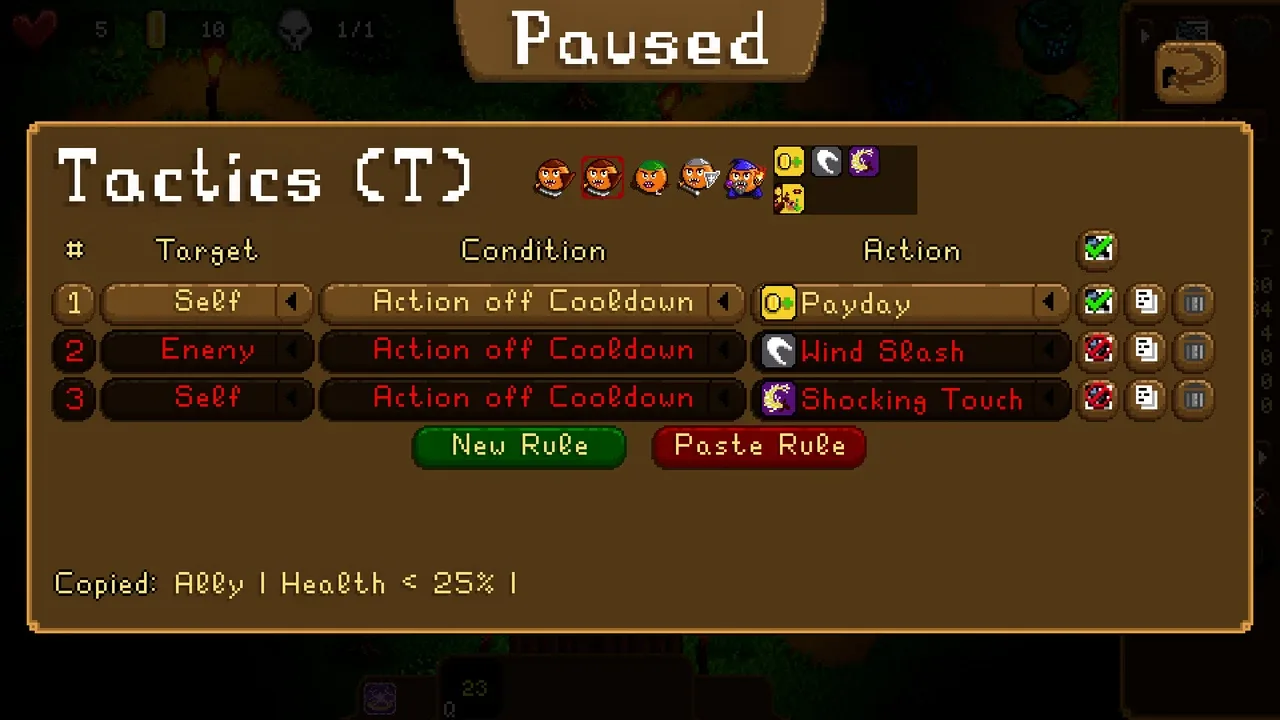Delete the Shocking Touch rule

[1194, 398]
